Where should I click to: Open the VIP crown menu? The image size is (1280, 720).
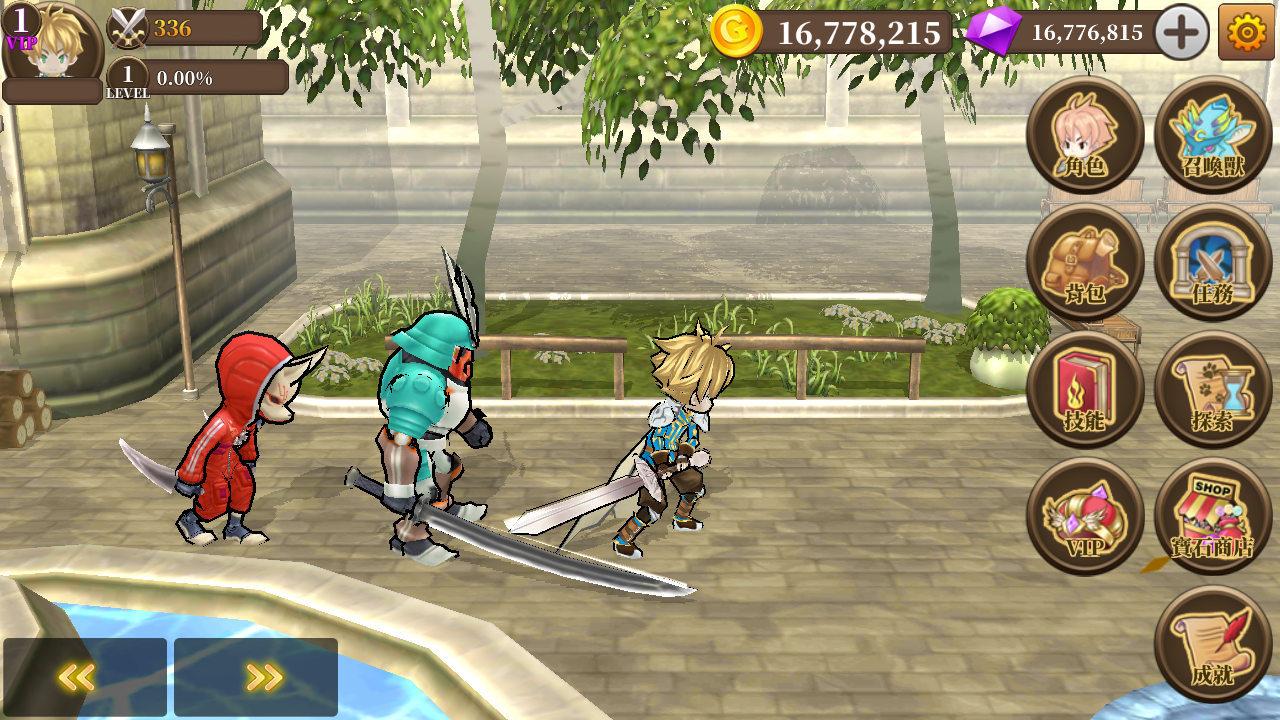pos(1085,517)
